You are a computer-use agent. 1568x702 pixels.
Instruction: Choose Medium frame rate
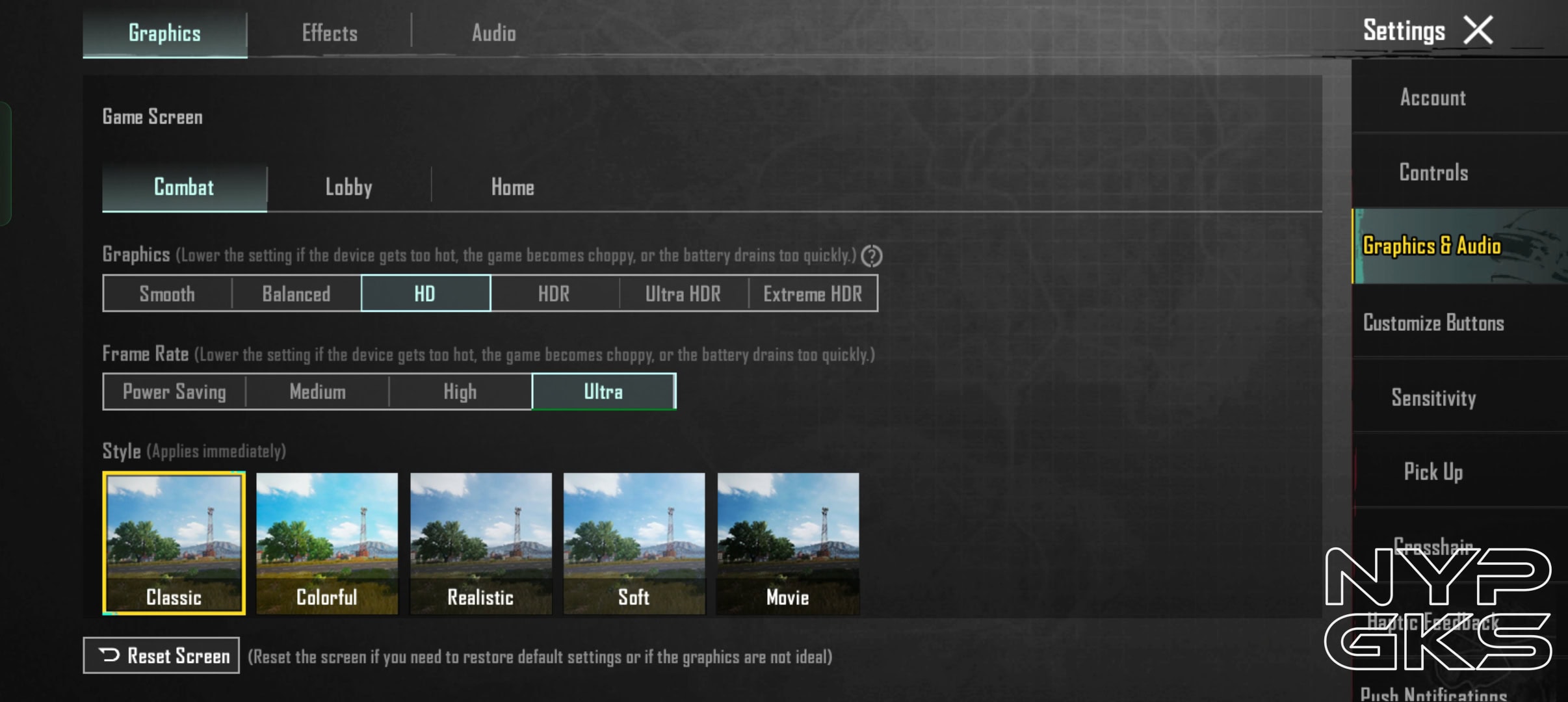point(317,392)
